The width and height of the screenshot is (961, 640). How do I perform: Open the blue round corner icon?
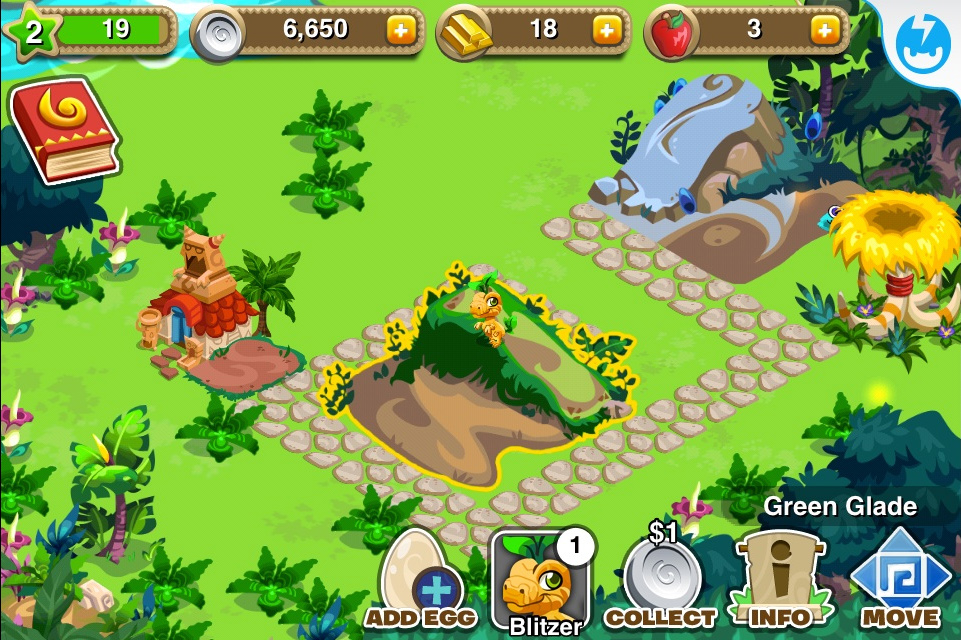coord(926,40)
